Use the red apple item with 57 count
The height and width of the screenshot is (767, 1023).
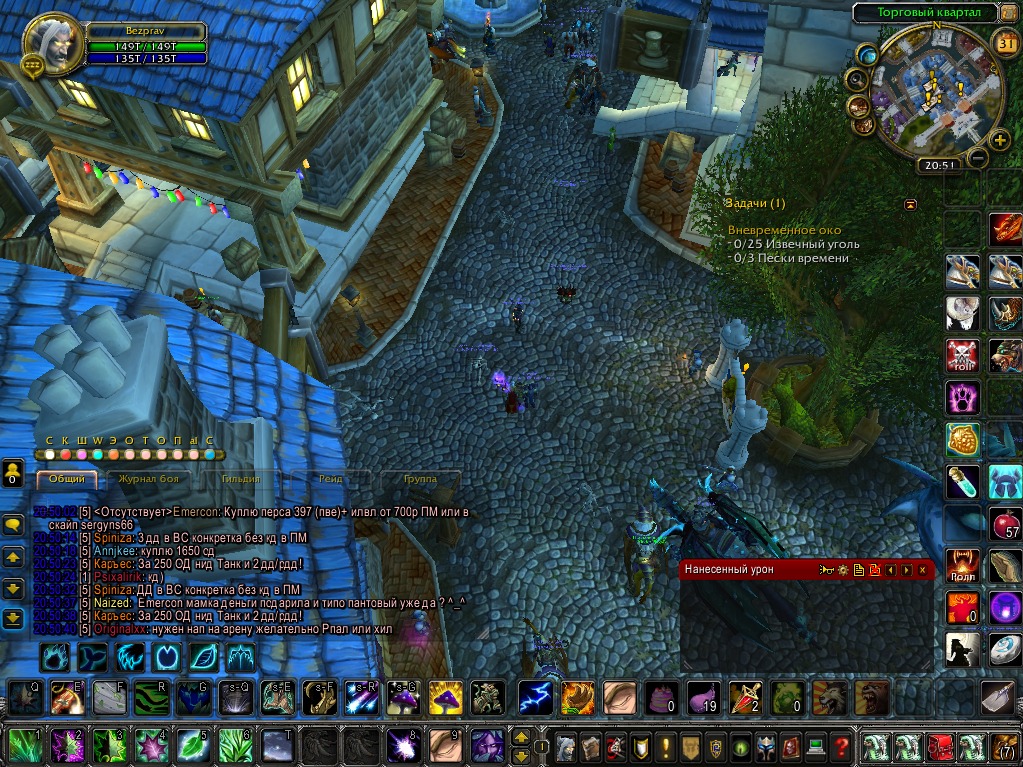pos(1004,522)
